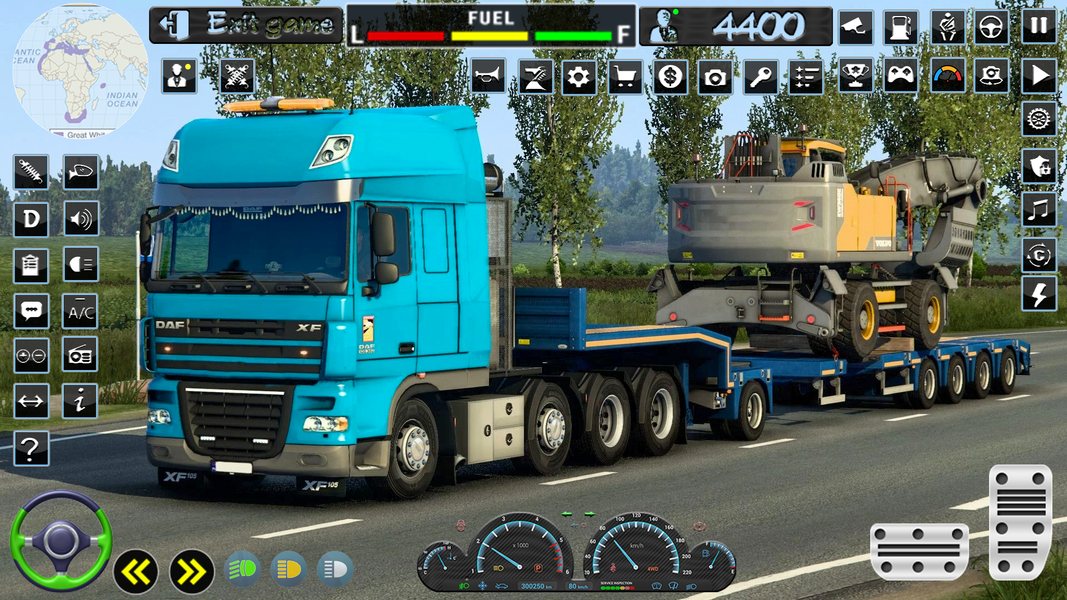Choose the gamepad controls icon

tap(901, 76)
